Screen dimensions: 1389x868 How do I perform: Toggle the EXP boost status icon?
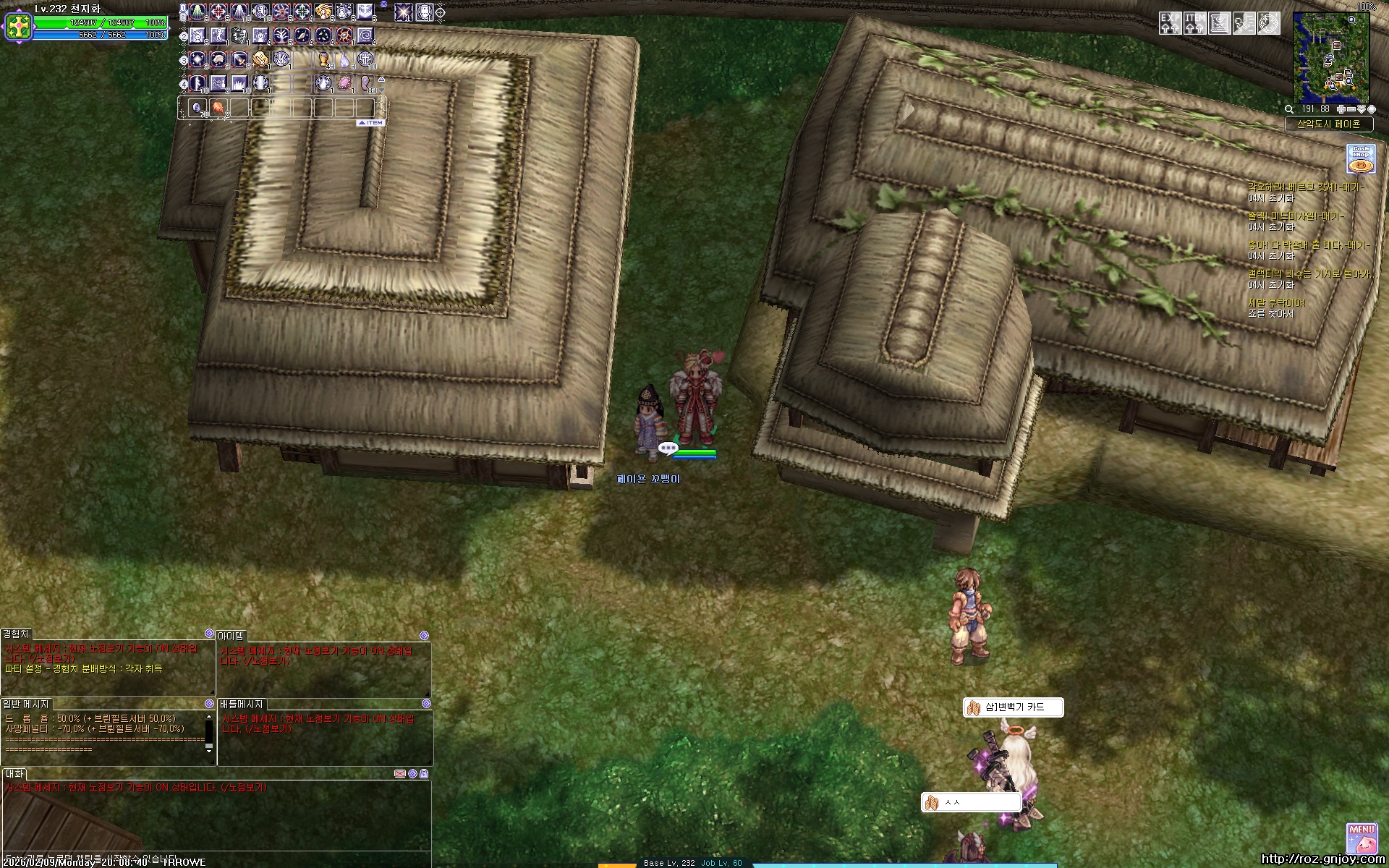tap(1170, 23)
